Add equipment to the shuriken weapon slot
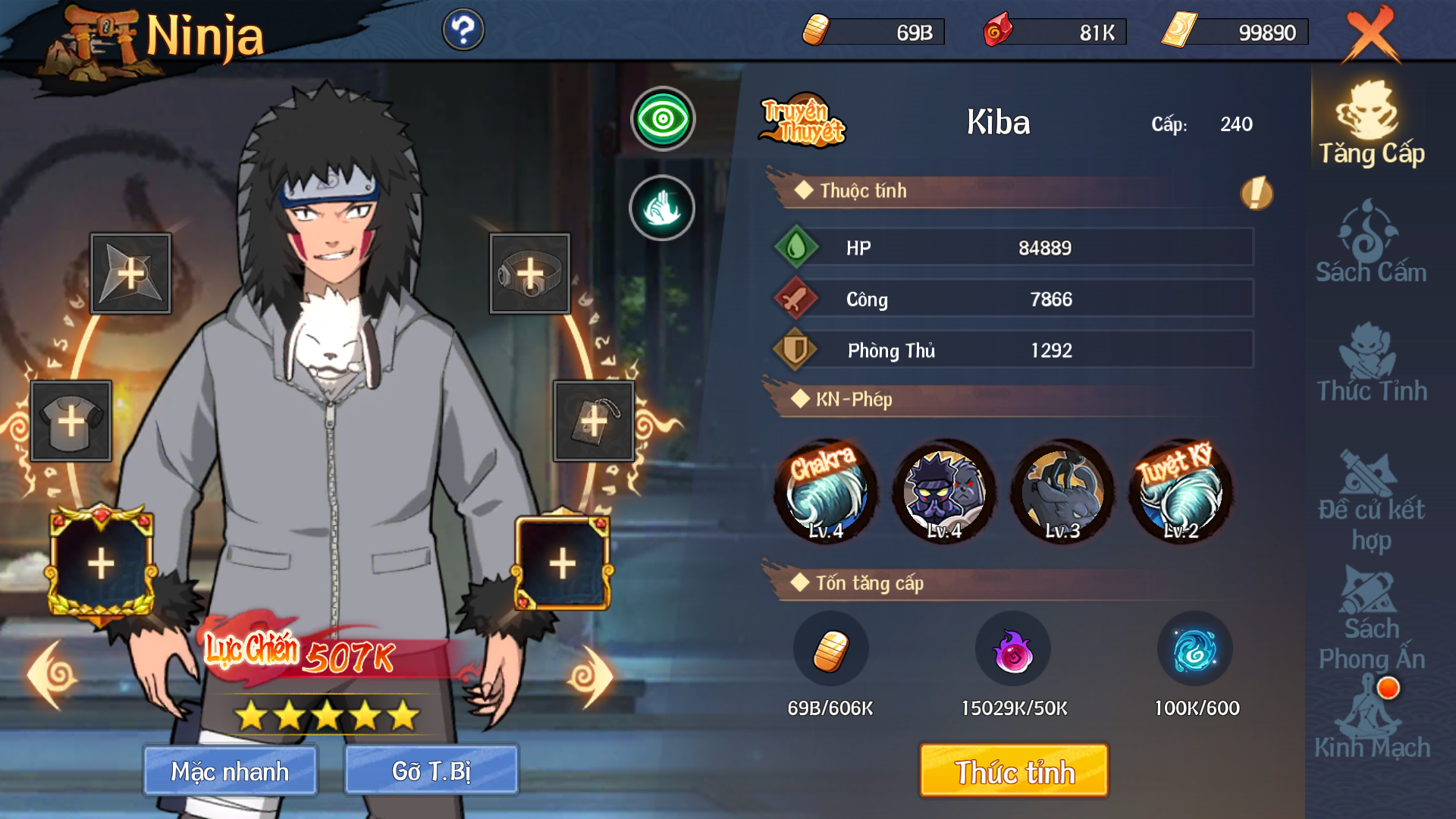Viewport: 1456px width, 819px height. coord(130,274)
